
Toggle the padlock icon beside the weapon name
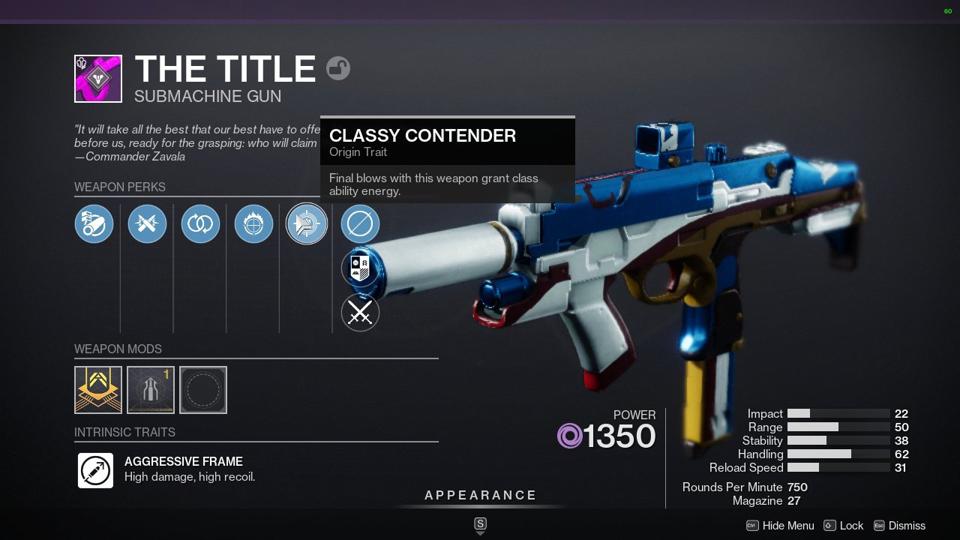click(x=338, y=68)
